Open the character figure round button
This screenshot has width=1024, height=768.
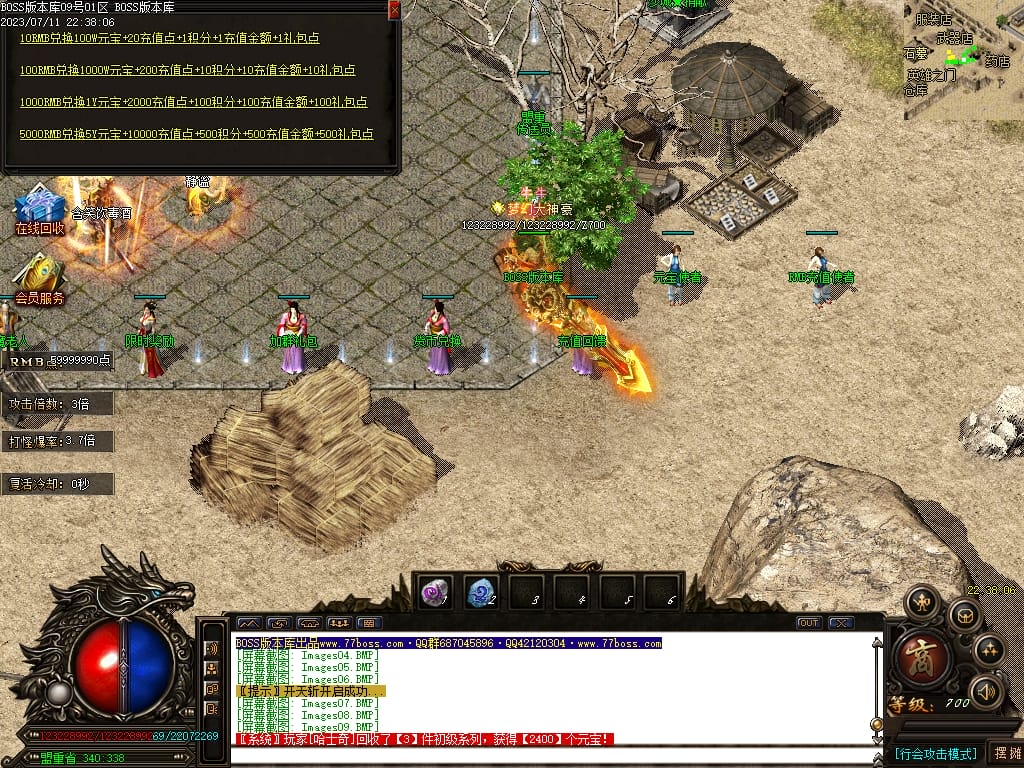click(x=921, y=602)
